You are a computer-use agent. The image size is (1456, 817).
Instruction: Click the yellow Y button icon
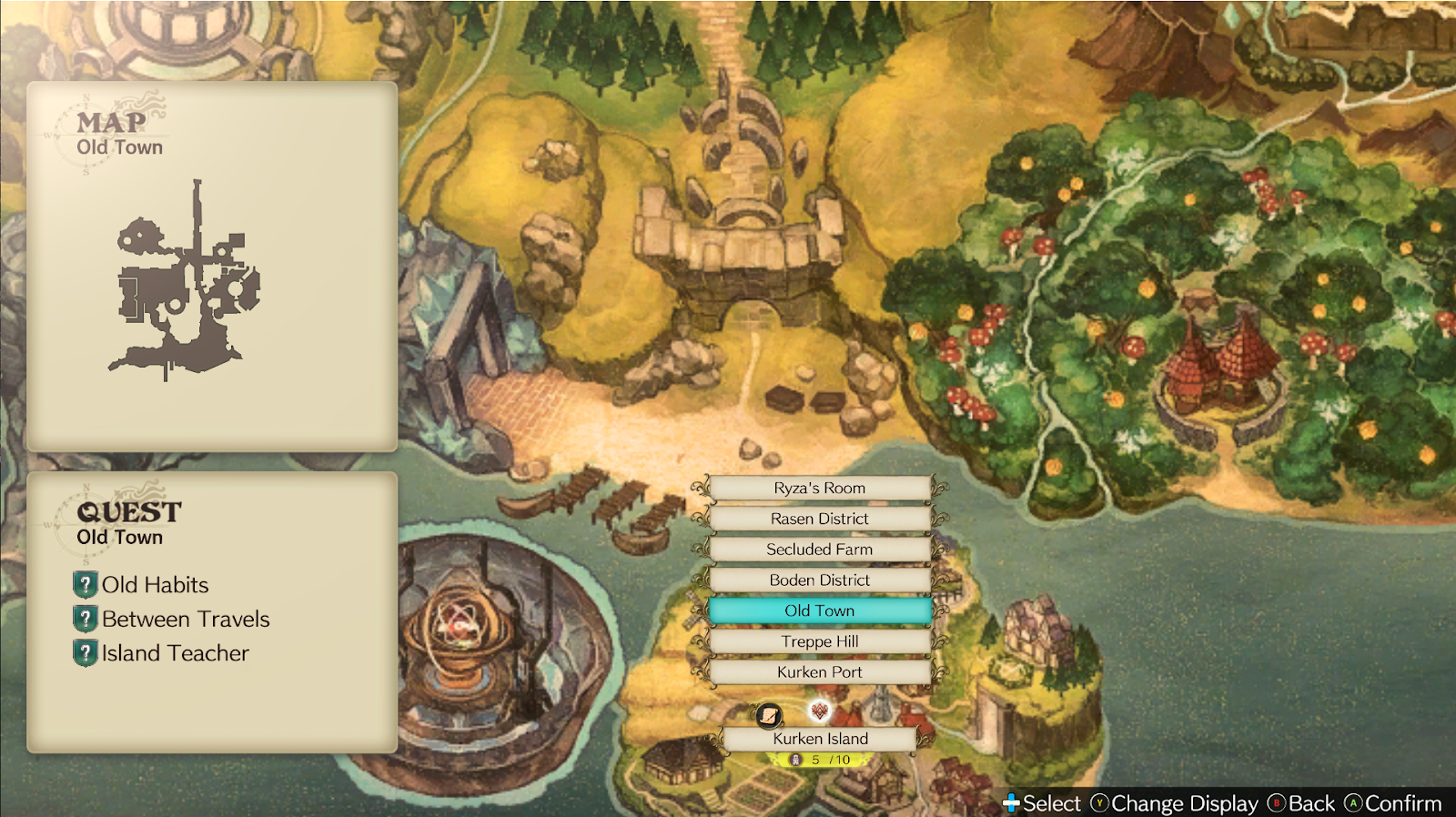pos(1098,804)
